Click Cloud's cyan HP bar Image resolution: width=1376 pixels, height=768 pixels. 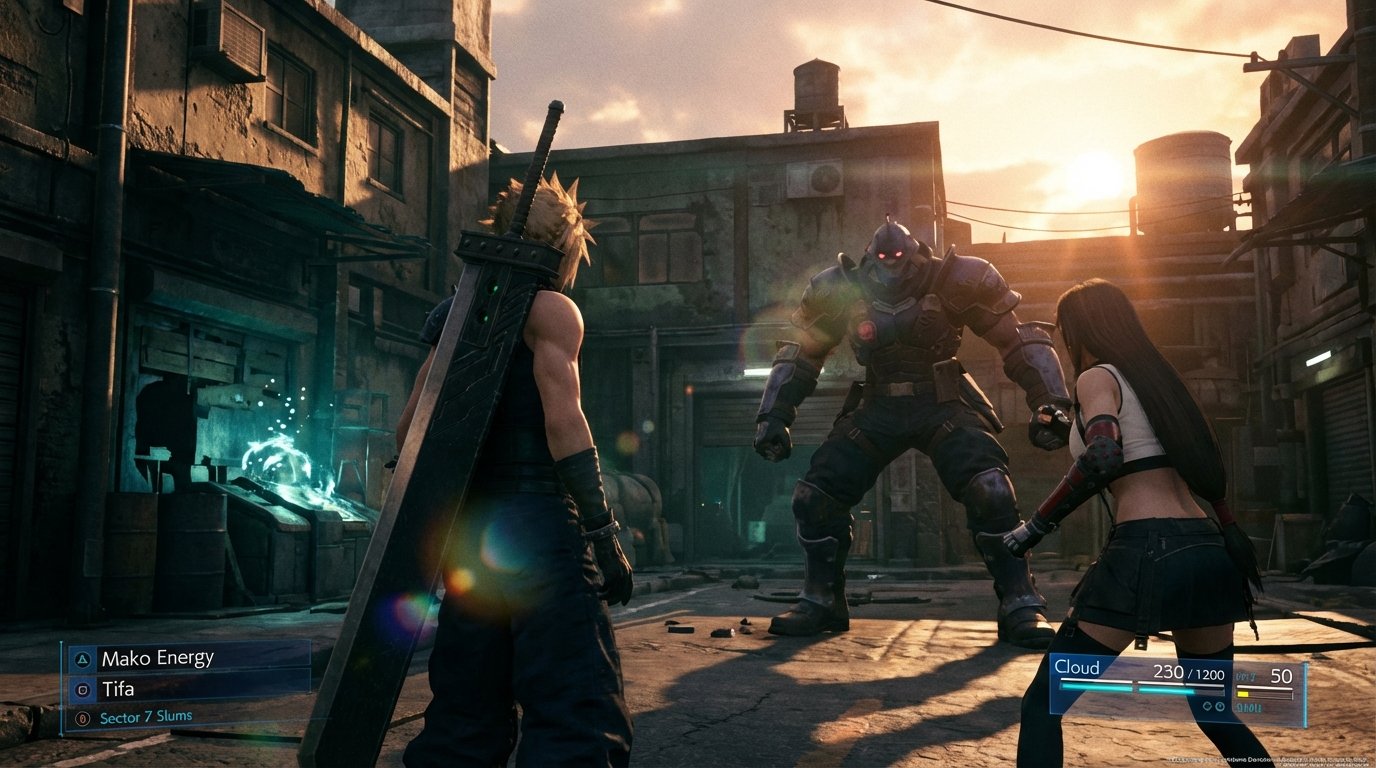point(1124,687)
